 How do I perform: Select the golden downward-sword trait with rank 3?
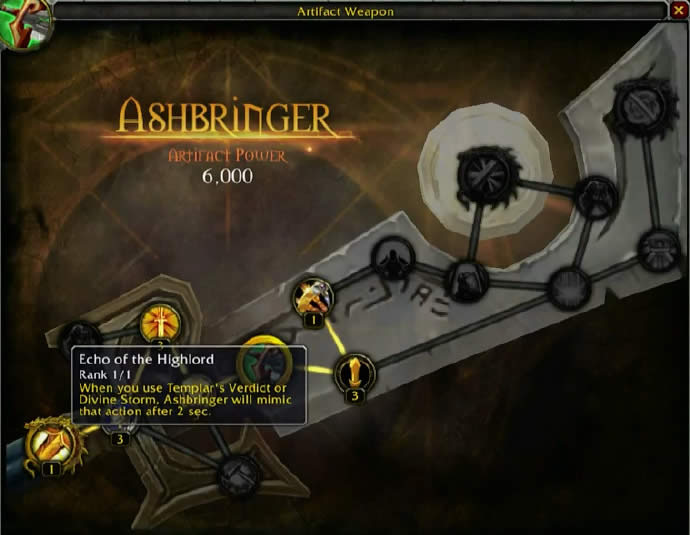352,373
